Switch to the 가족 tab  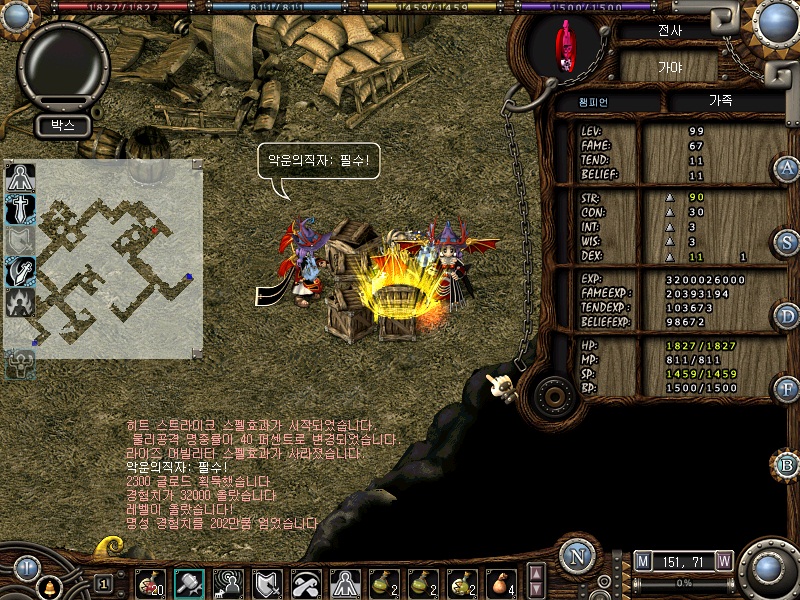(x=720, y=102)
